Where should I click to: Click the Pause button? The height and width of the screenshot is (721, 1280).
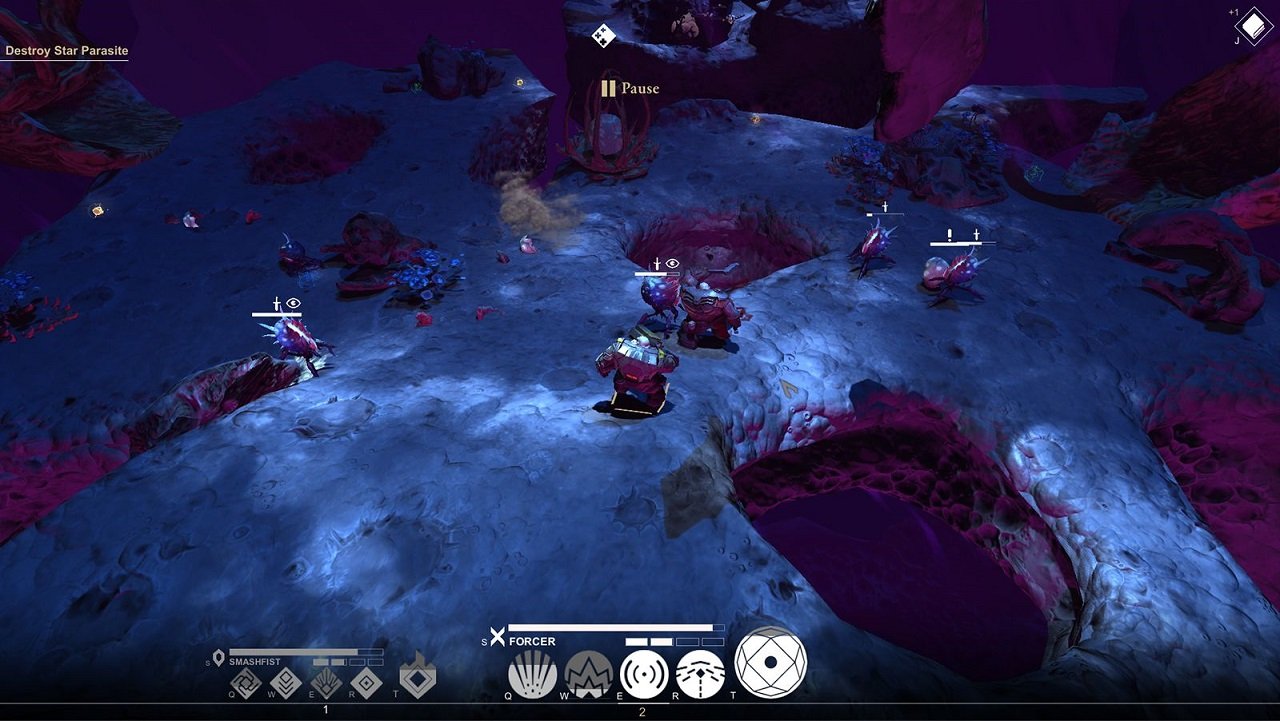click(630, 88)
